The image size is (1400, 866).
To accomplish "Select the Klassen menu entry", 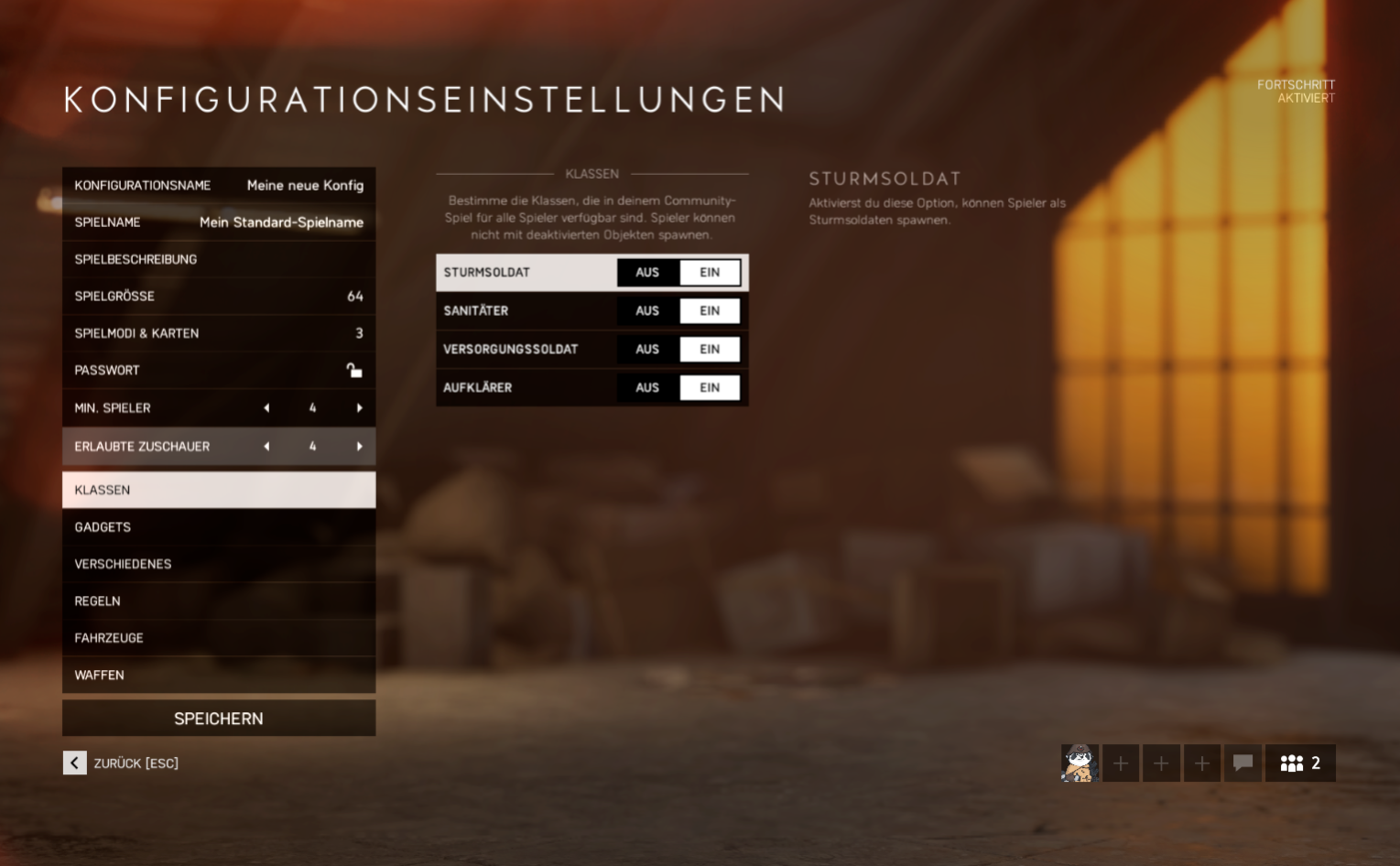I will (x=218, y=490).
